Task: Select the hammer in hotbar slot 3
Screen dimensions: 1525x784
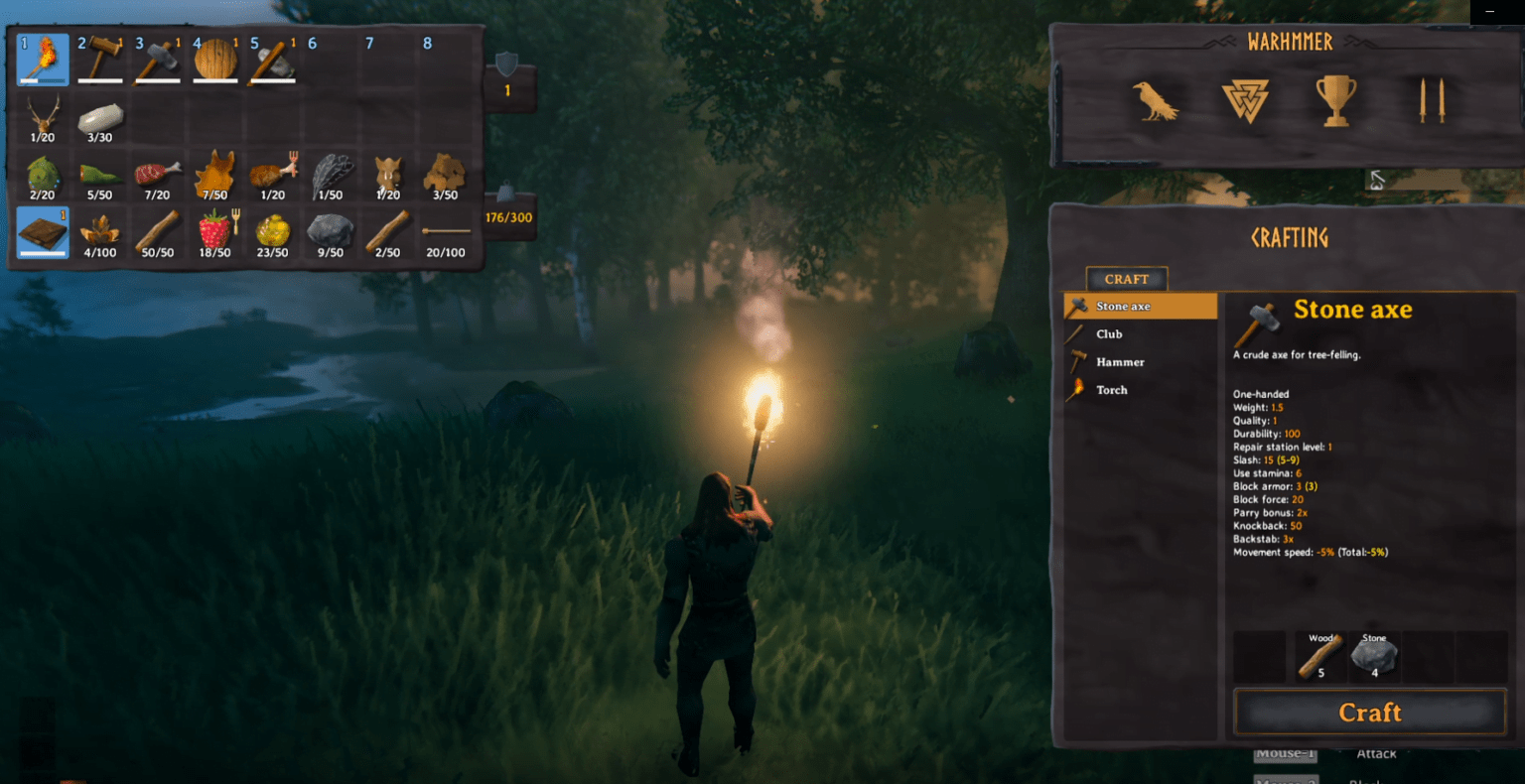Action: point(159,58)
